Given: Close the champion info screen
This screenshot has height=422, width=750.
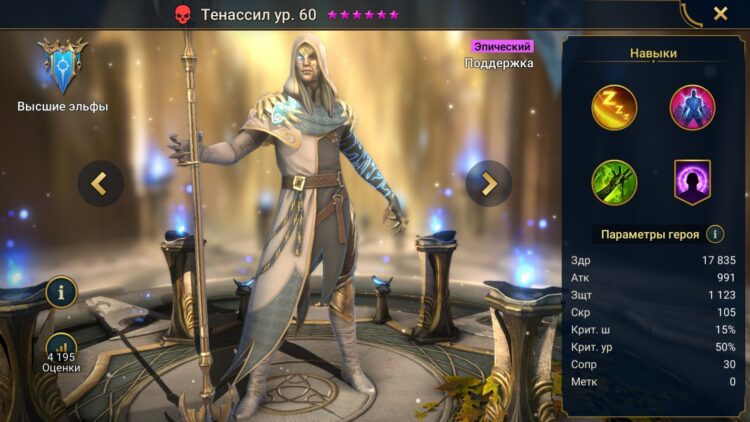Looking at the screenshot, I should 720,14.
